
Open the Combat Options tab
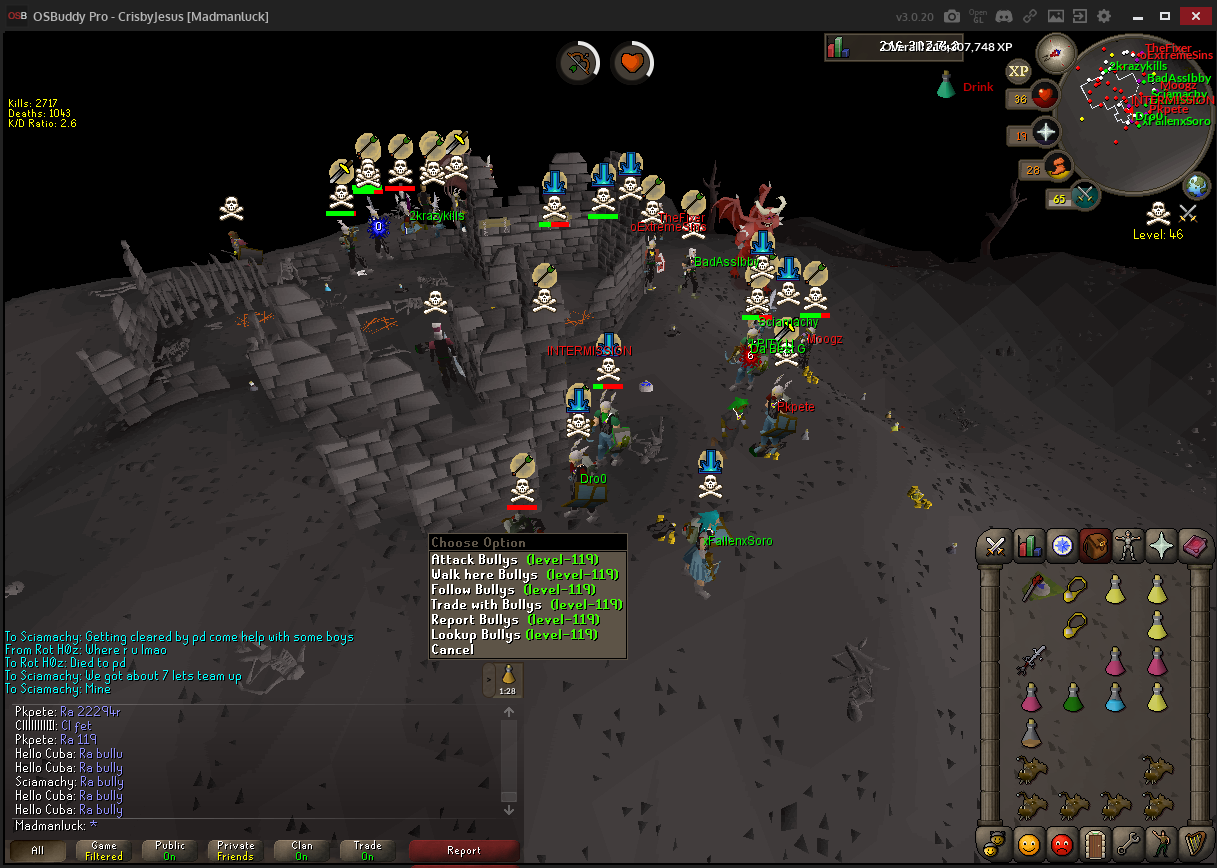coord(995,545)
